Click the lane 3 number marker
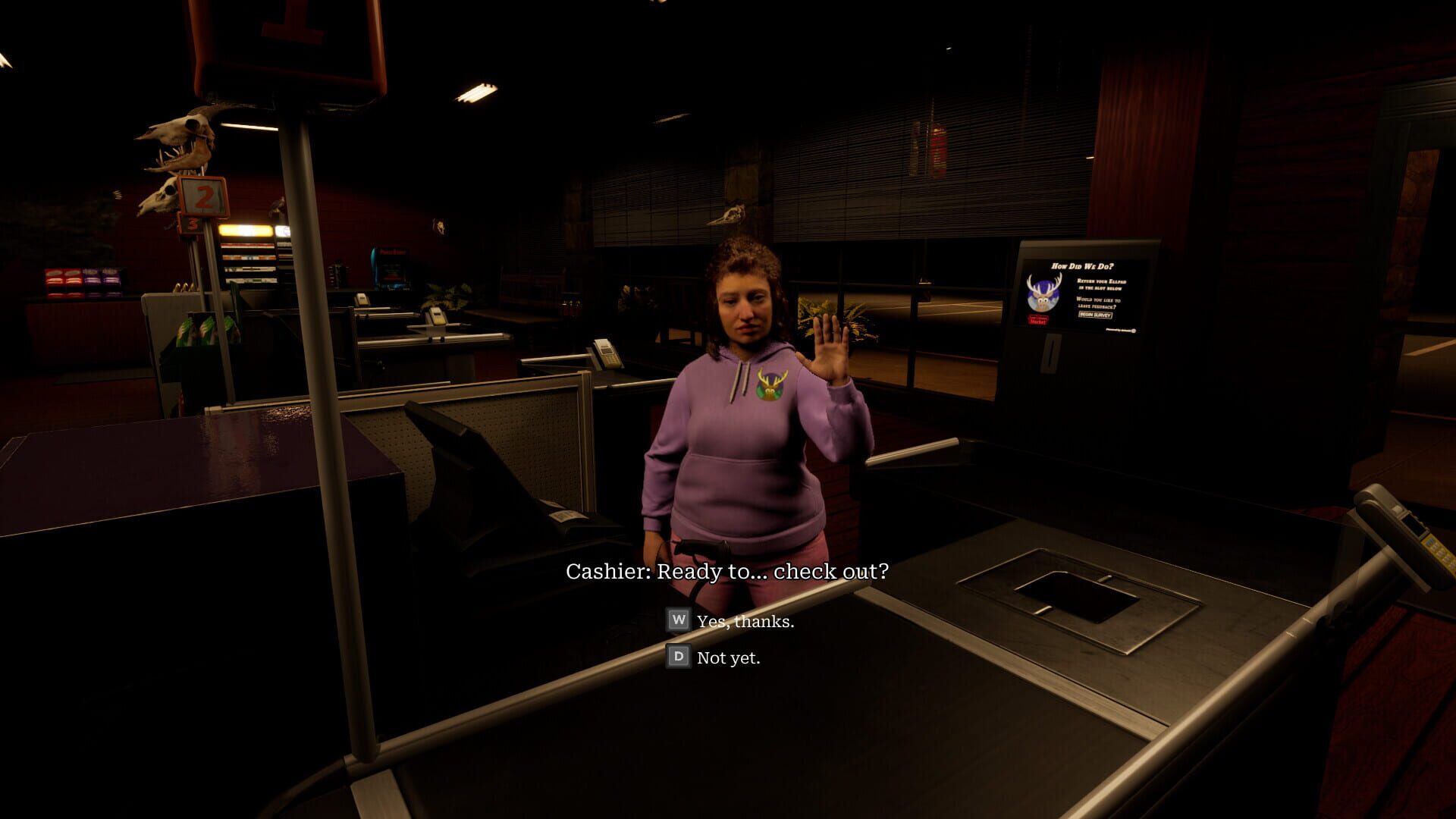 (x=192, y=224)
